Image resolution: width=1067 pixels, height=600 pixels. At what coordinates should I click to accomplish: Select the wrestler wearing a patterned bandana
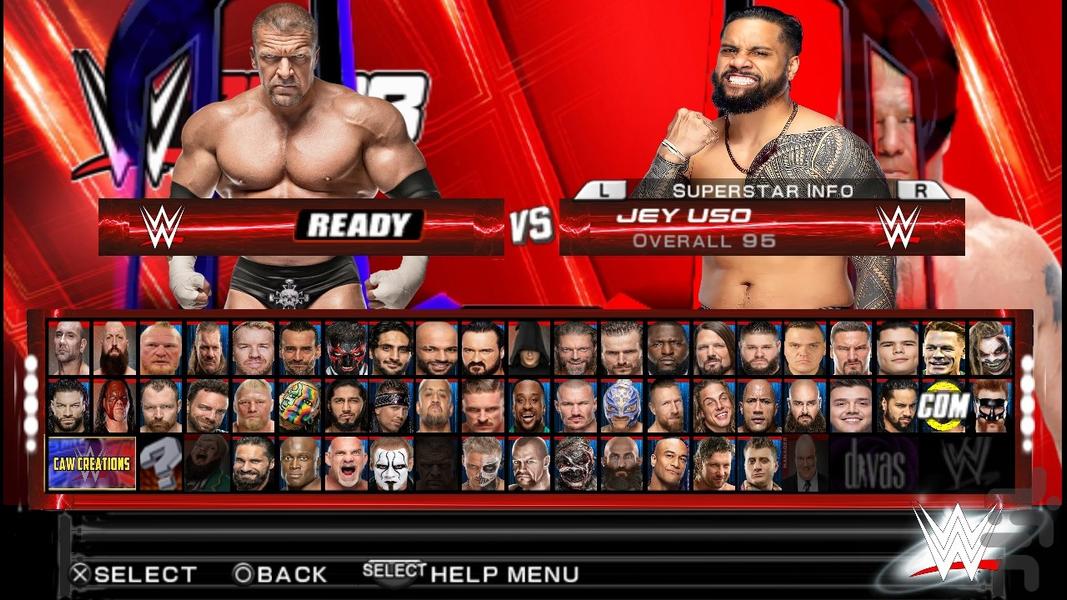coord(390,405)
